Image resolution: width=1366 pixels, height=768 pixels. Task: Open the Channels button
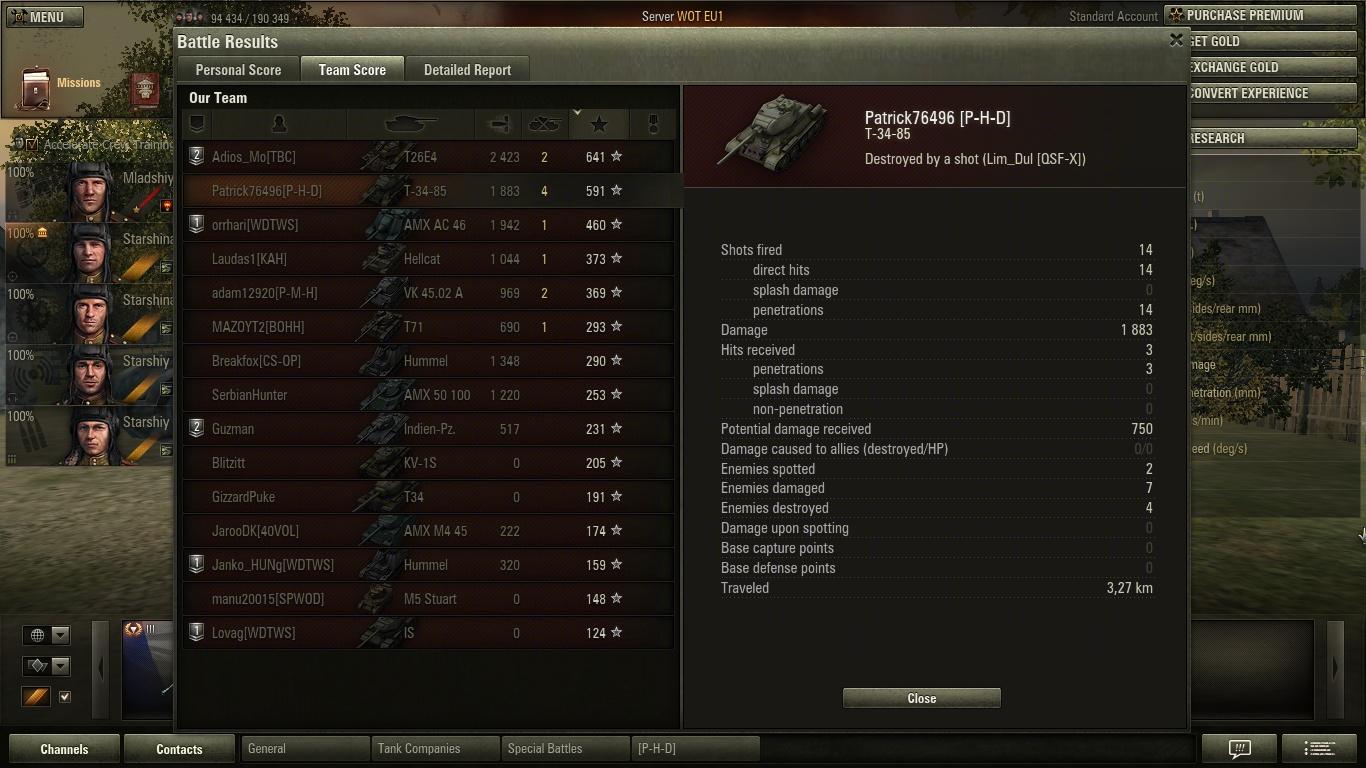pos(64,749)
